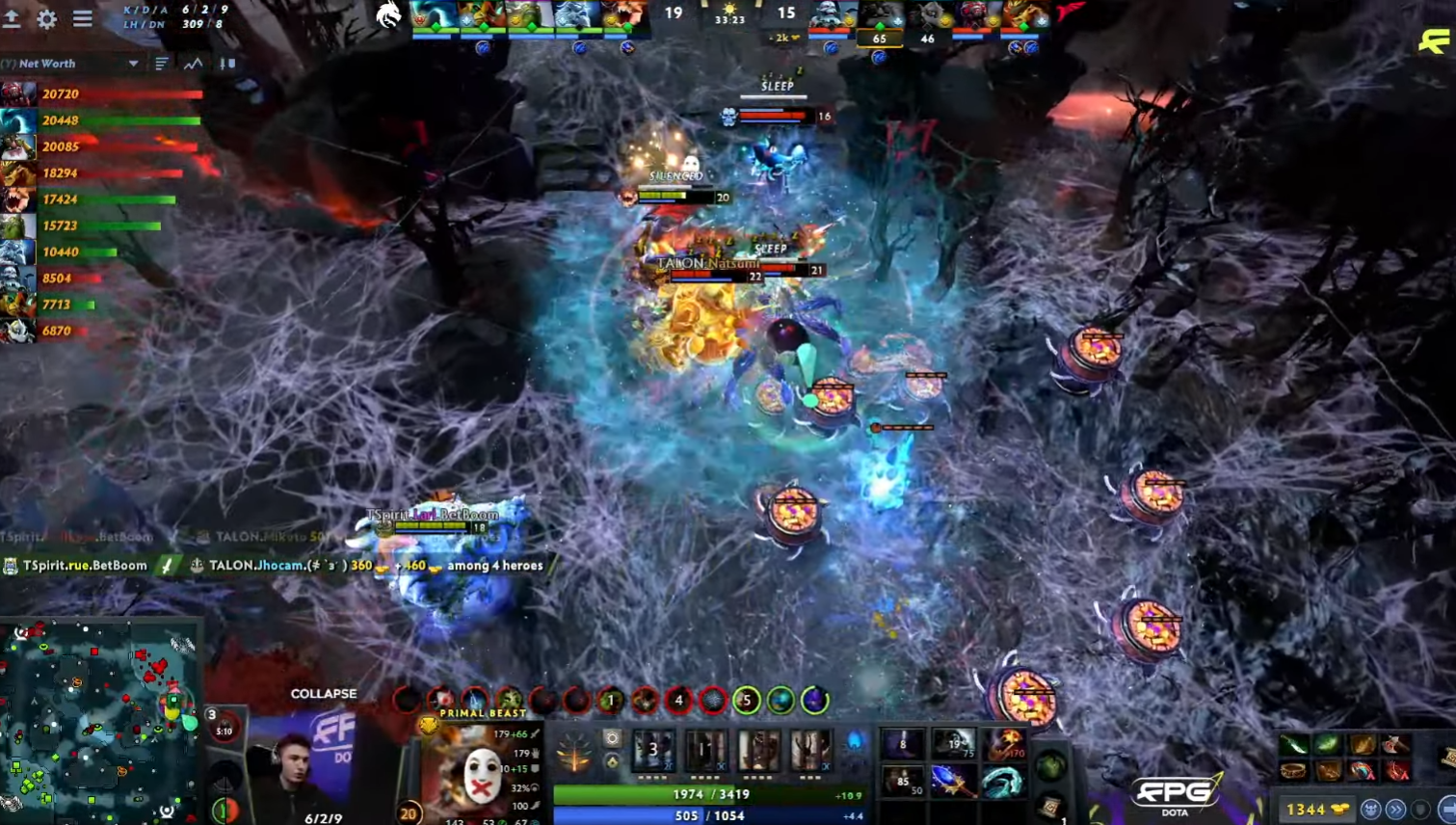Select Primal Beast's first ability icon
The image size is (1456, 825).
point(653,751)
